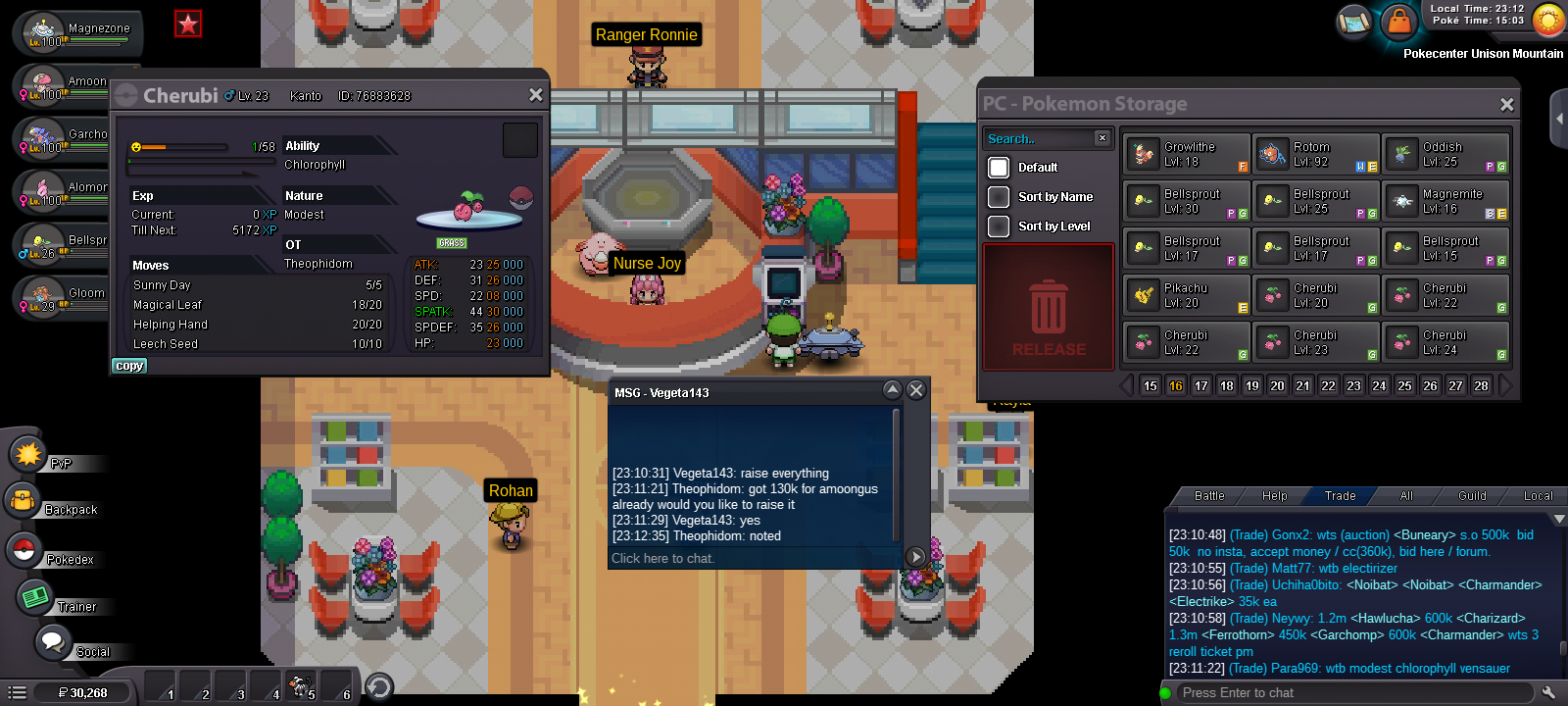Select Growlithe Lvl 18 in storage
The height and width of the screenshot is (706, 1568).
[x=1187, y=155]
